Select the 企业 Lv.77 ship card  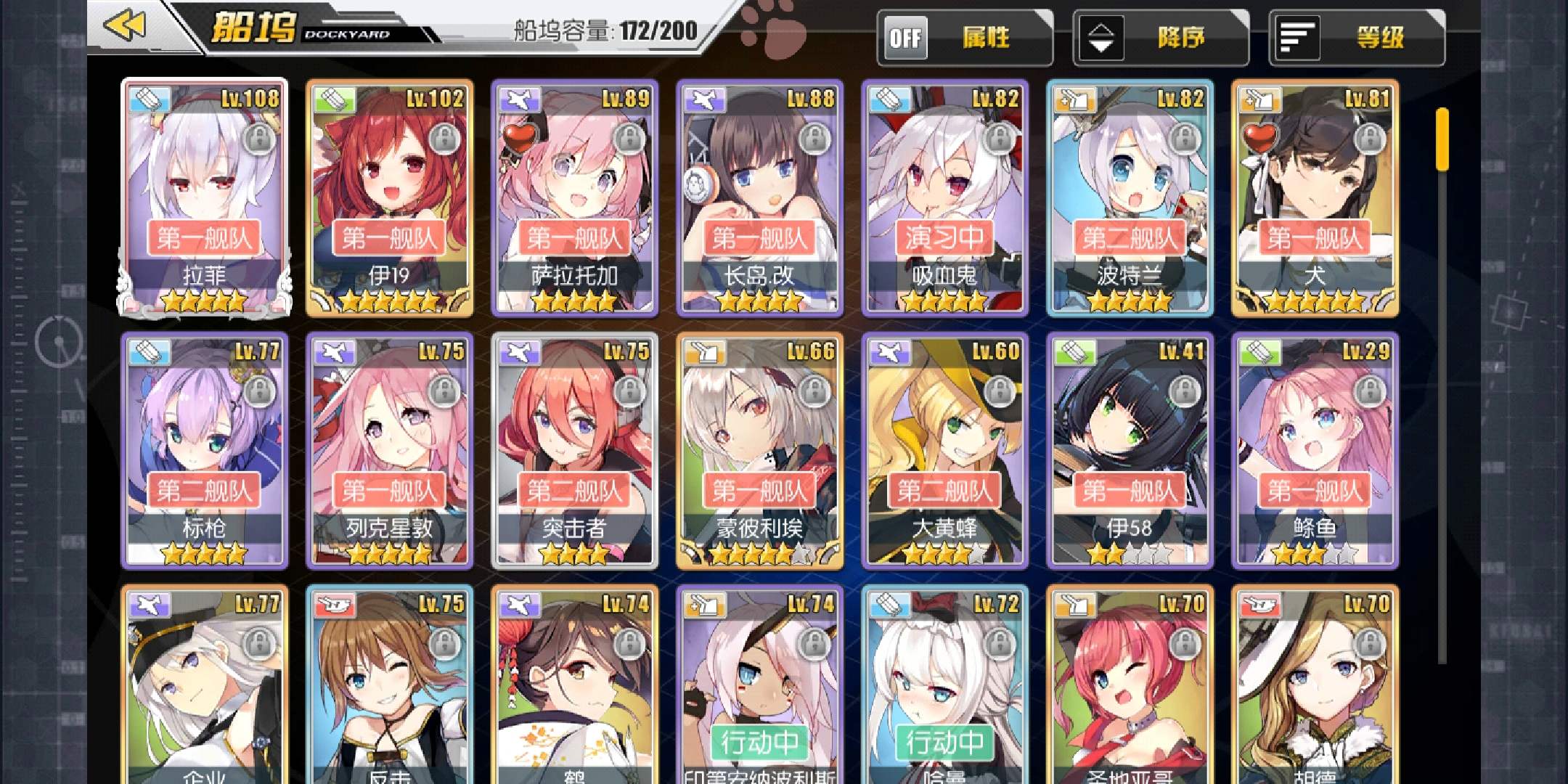tap(205, 686)
